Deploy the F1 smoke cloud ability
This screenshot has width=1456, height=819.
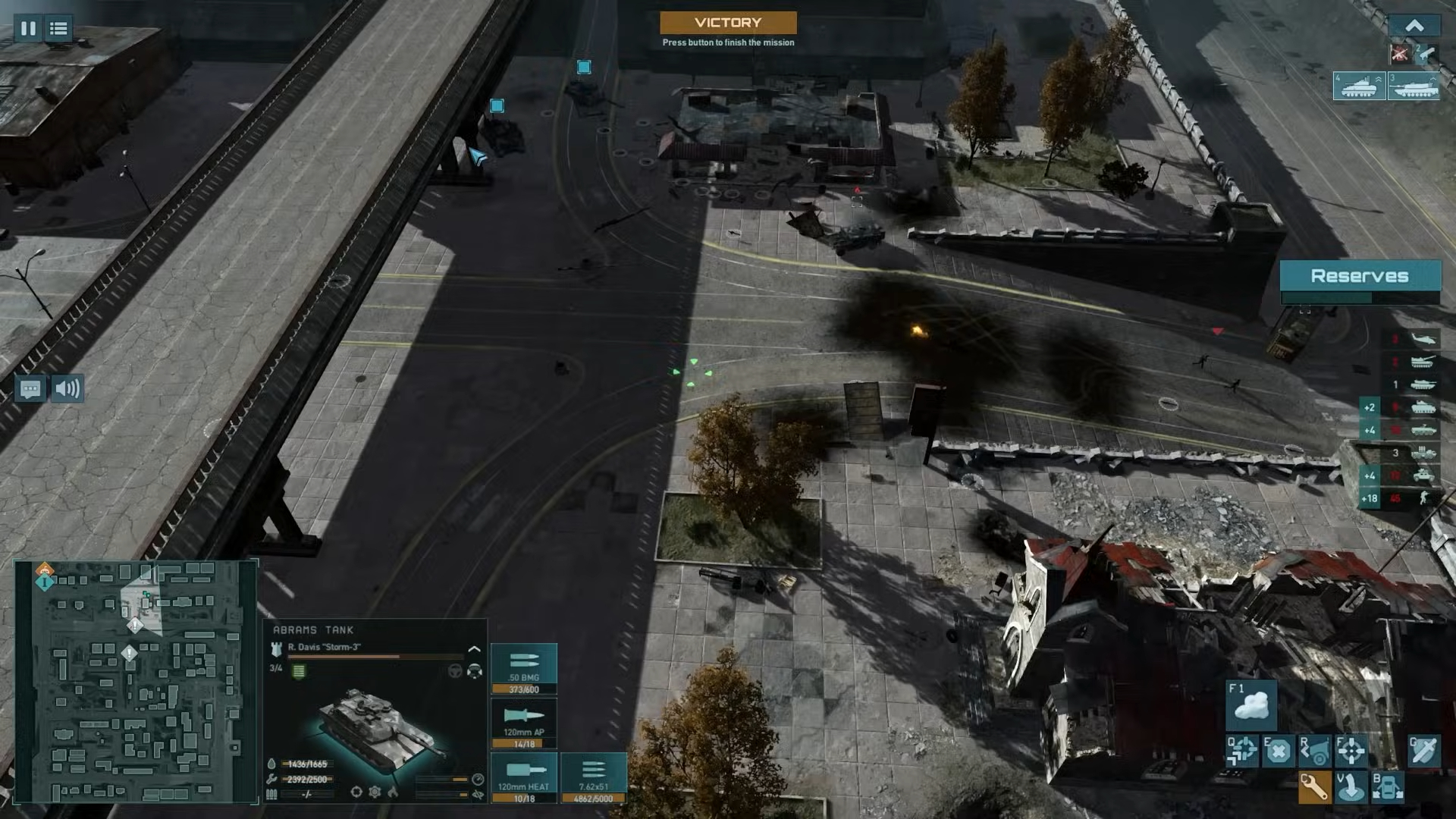1251,705
